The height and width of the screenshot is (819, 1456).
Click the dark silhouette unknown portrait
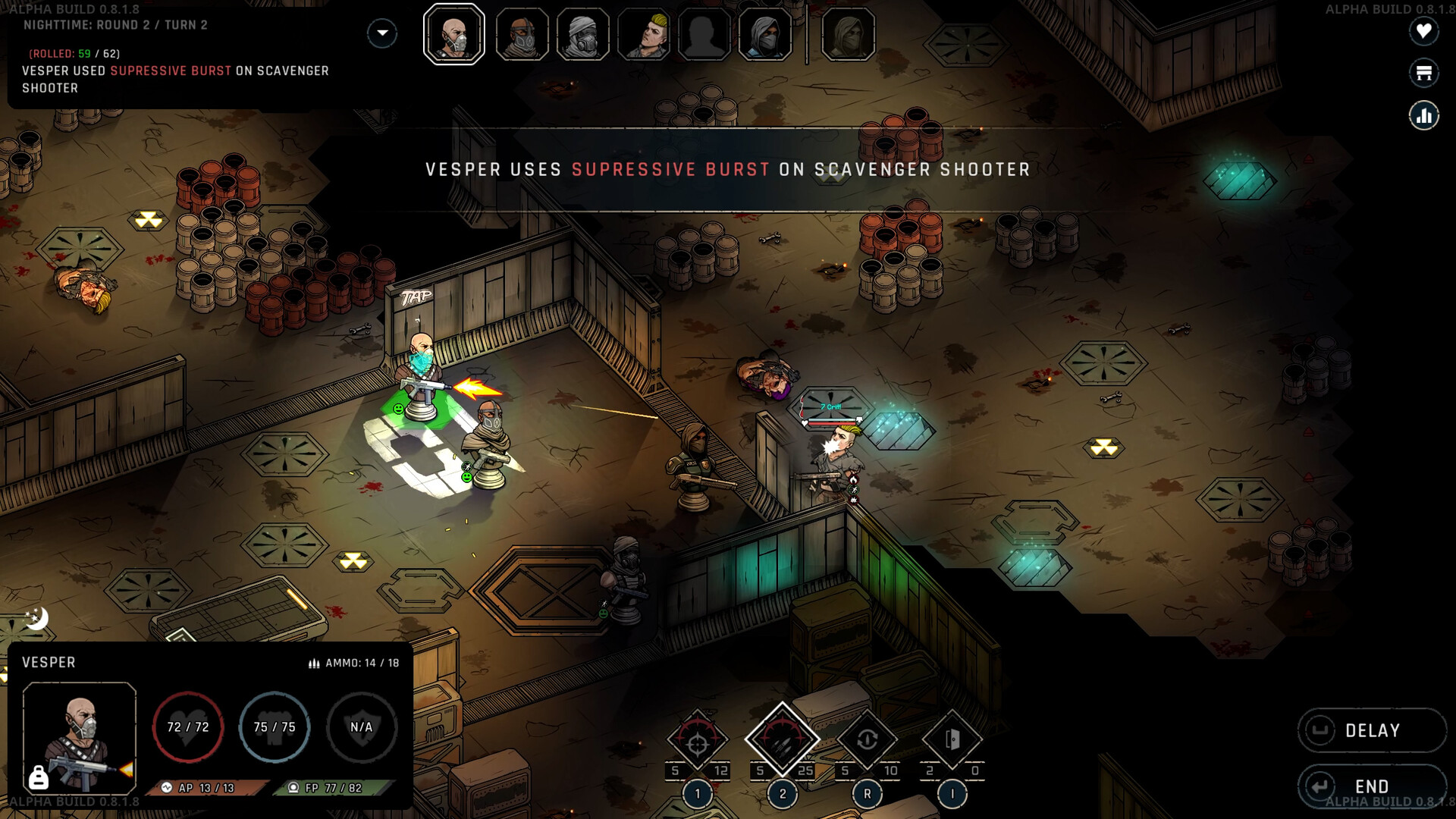click(704, 34)
